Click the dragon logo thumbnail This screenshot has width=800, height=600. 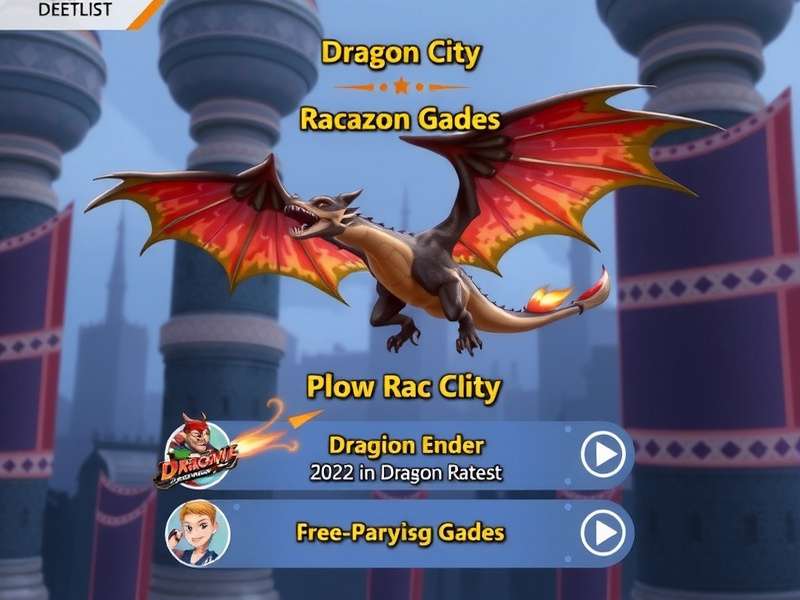tap(196, 456)
